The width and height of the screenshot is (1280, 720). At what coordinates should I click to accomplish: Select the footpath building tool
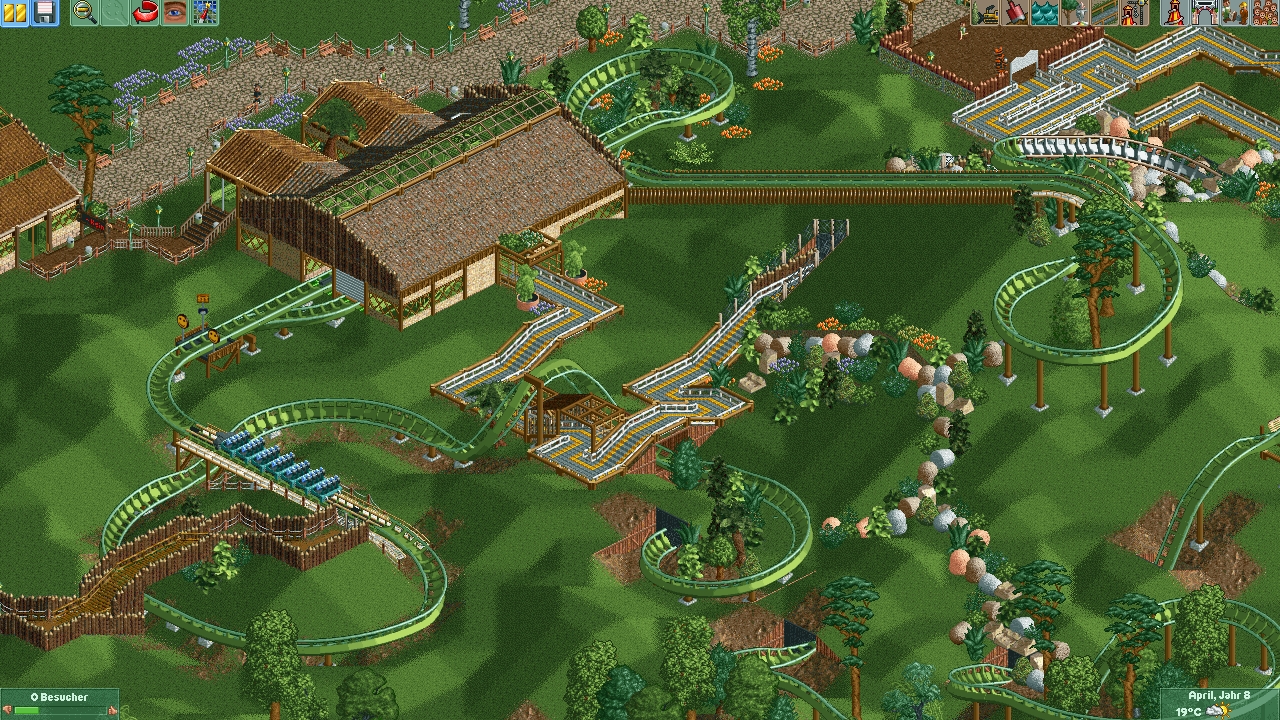[x=1103, y=12]
